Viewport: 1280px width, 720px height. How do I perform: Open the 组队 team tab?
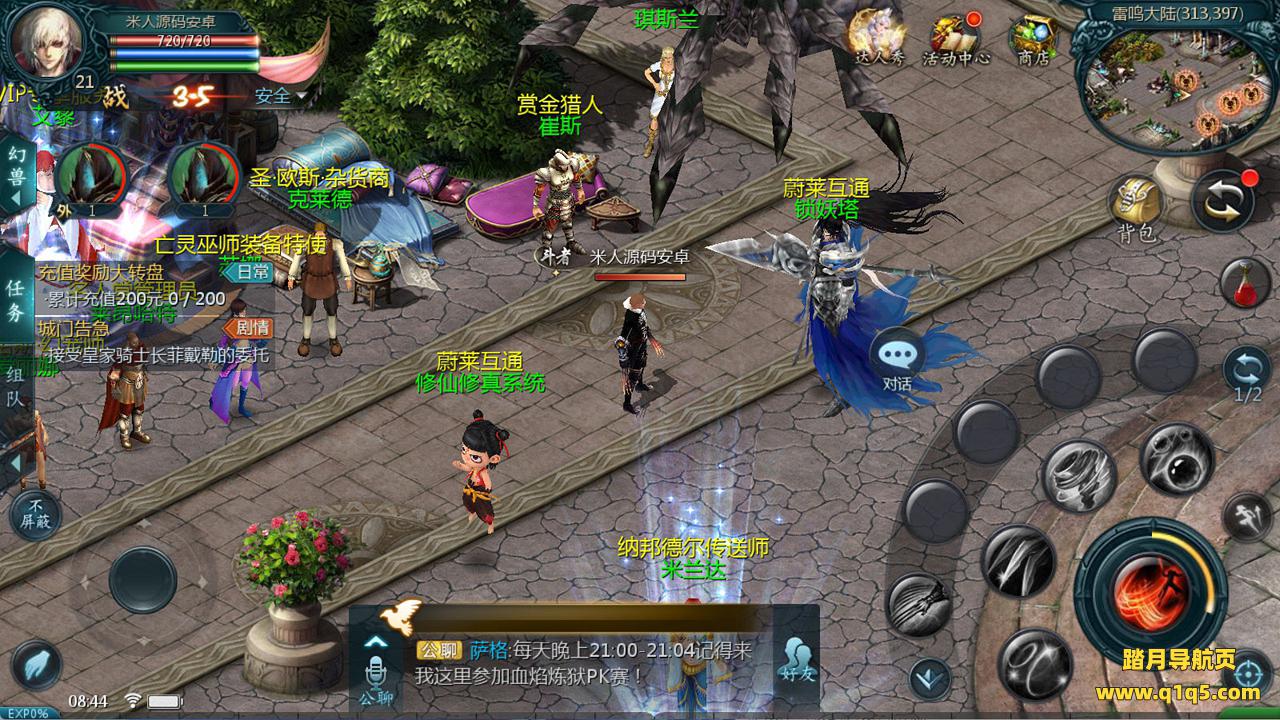pos(16,388)
